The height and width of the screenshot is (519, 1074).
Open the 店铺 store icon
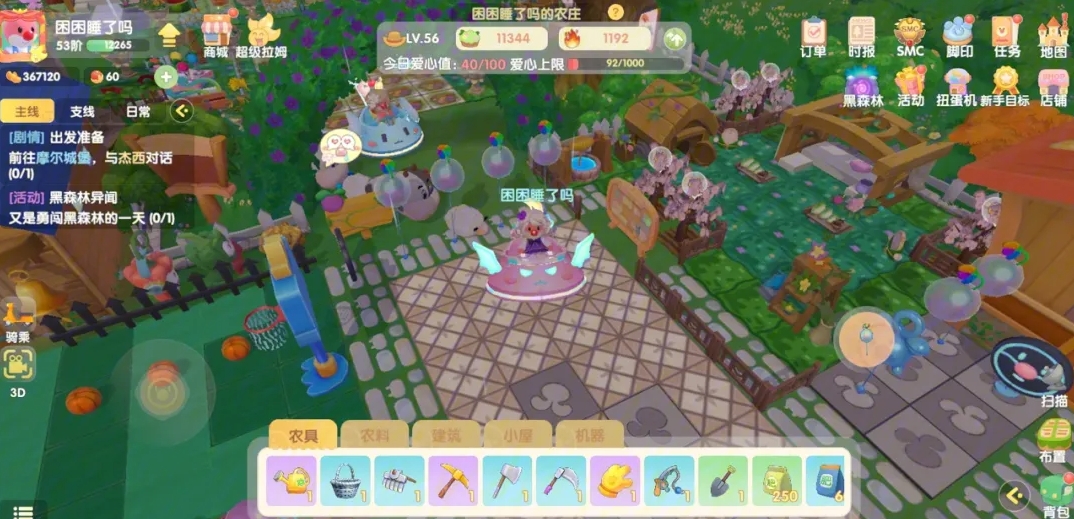pos(1053,85)
